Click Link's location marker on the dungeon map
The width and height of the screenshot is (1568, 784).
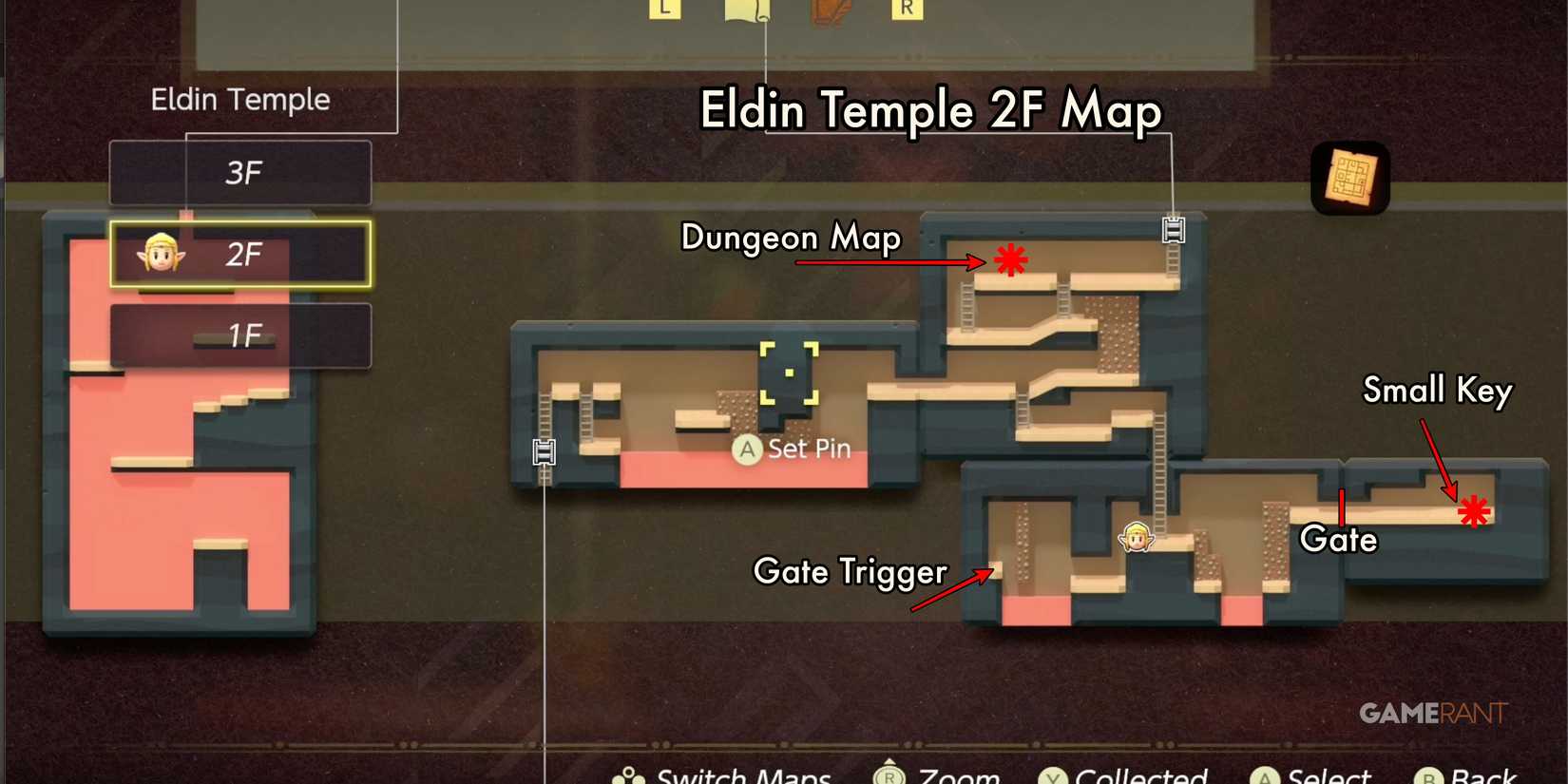point(1138,536)
